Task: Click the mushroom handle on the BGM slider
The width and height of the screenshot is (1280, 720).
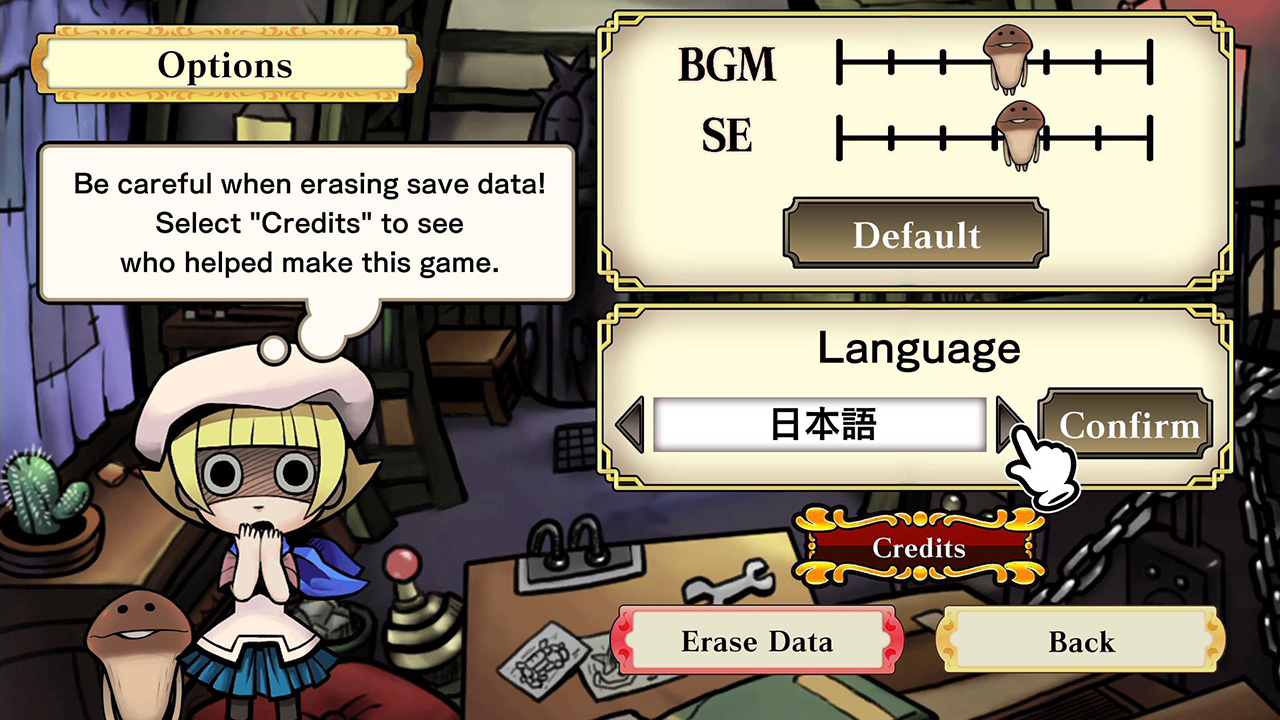Action: [x=1008, y=62]
